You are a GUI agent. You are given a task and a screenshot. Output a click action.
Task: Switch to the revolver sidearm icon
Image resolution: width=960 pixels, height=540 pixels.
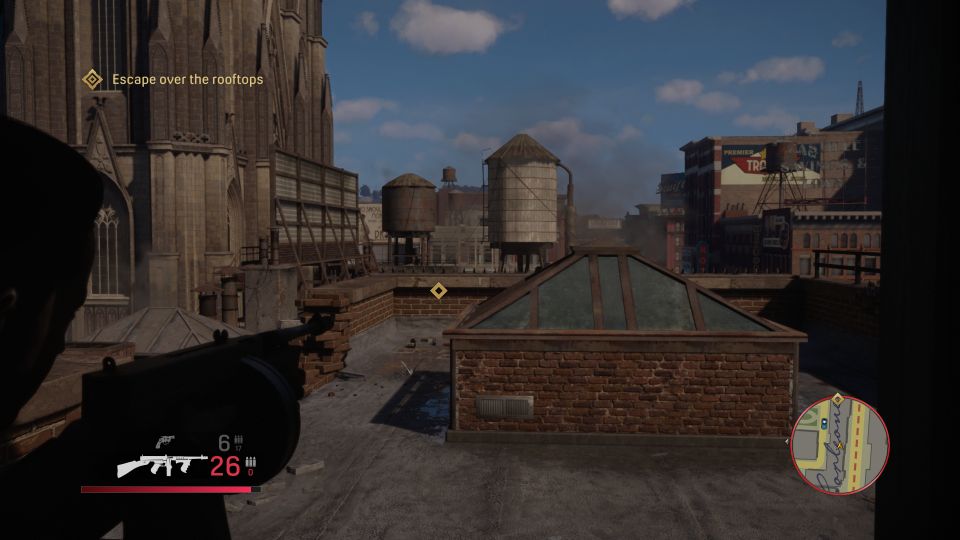(x=167, y=441)
